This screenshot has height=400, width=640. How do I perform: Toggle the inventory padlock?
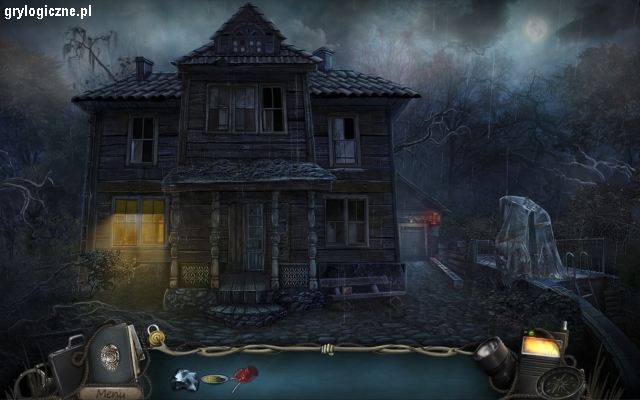156,334
